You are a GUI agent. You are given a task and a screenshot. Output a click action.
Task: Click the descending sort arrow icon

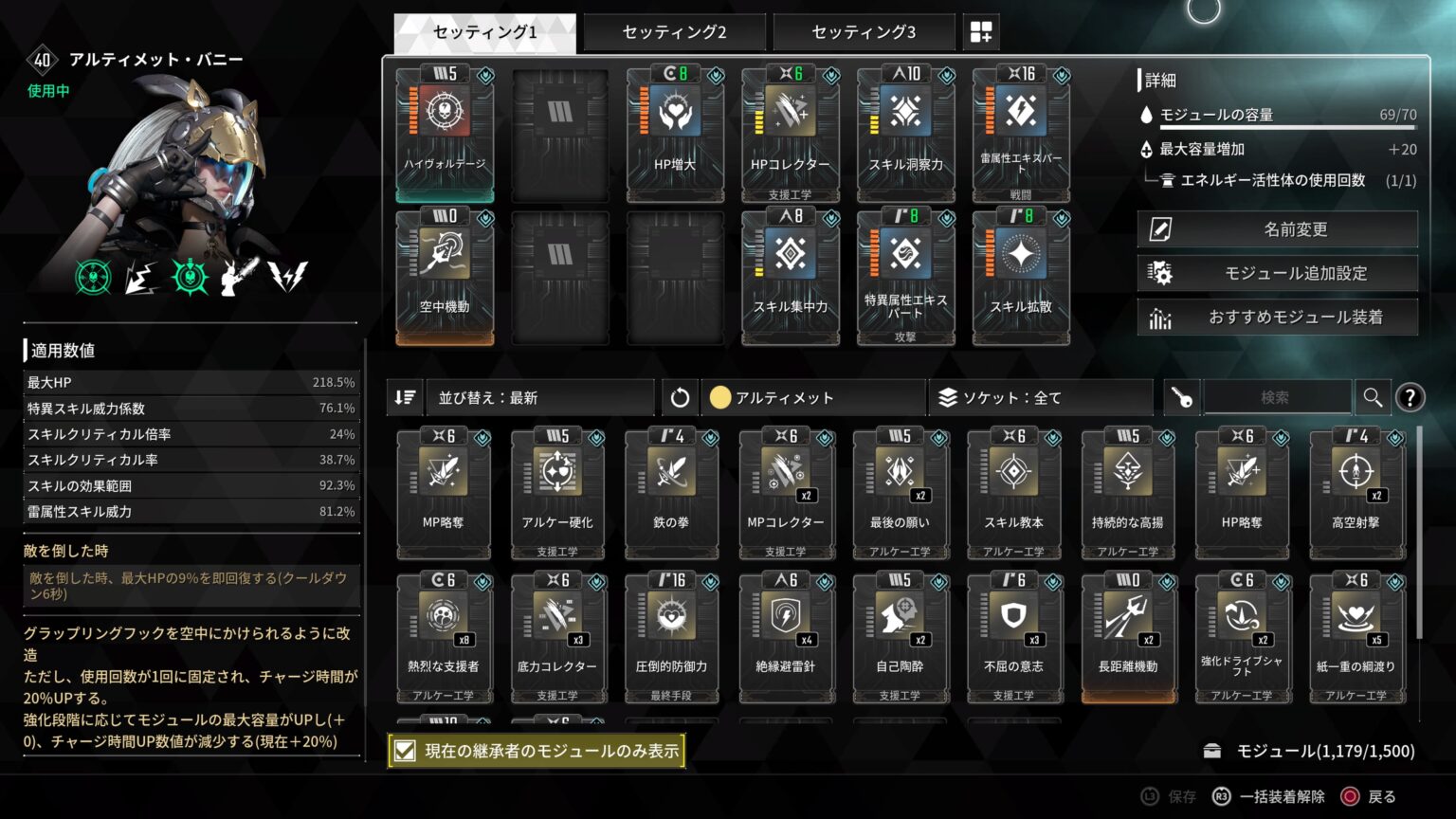click(x=404, y=397)
